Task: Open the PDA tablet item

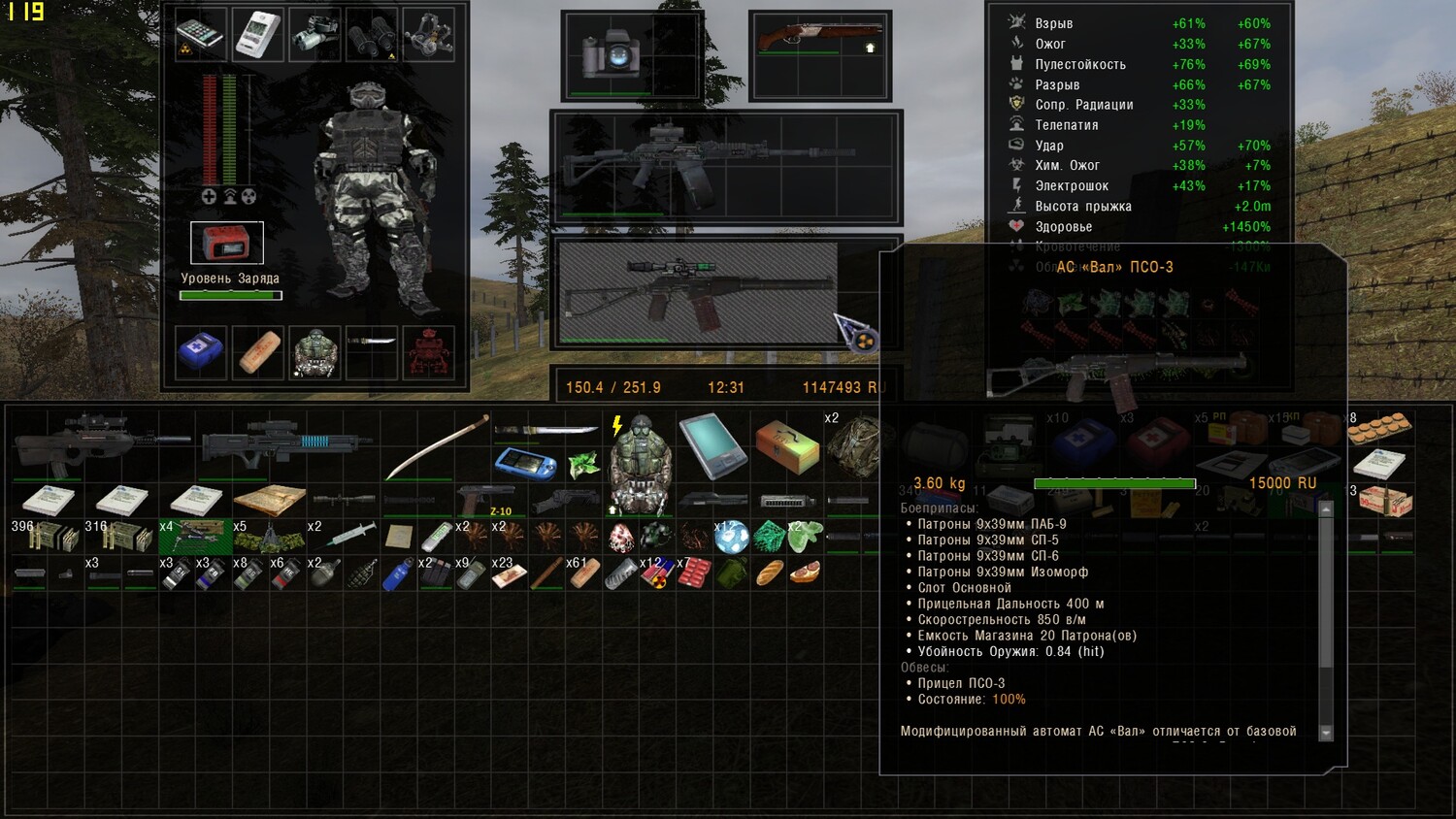Action: (712, 445)
